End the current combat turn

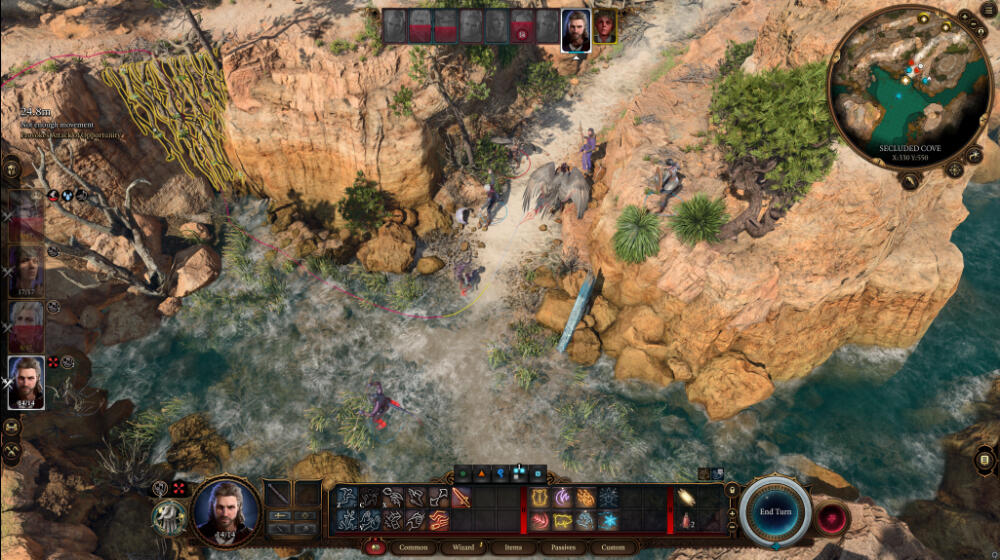click(775, 511)
